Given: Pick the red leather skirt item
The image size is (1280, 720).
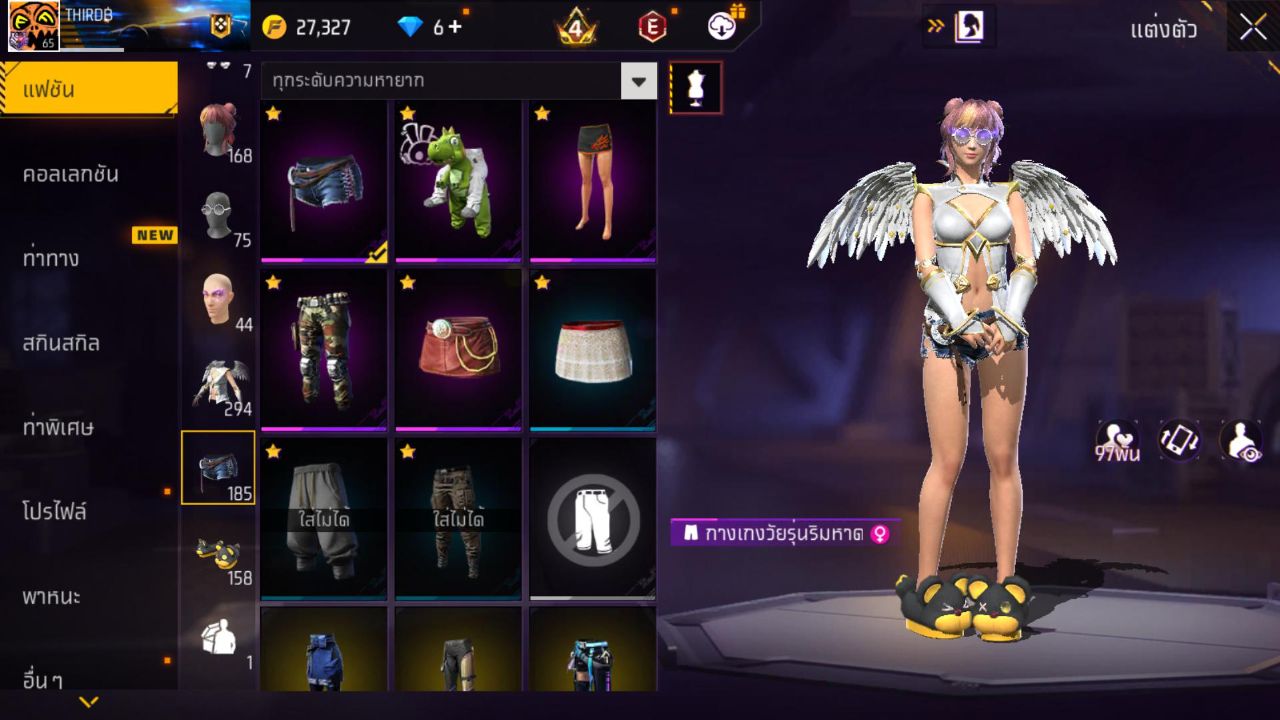Looking at the screenshot, I should pos(458,349).
